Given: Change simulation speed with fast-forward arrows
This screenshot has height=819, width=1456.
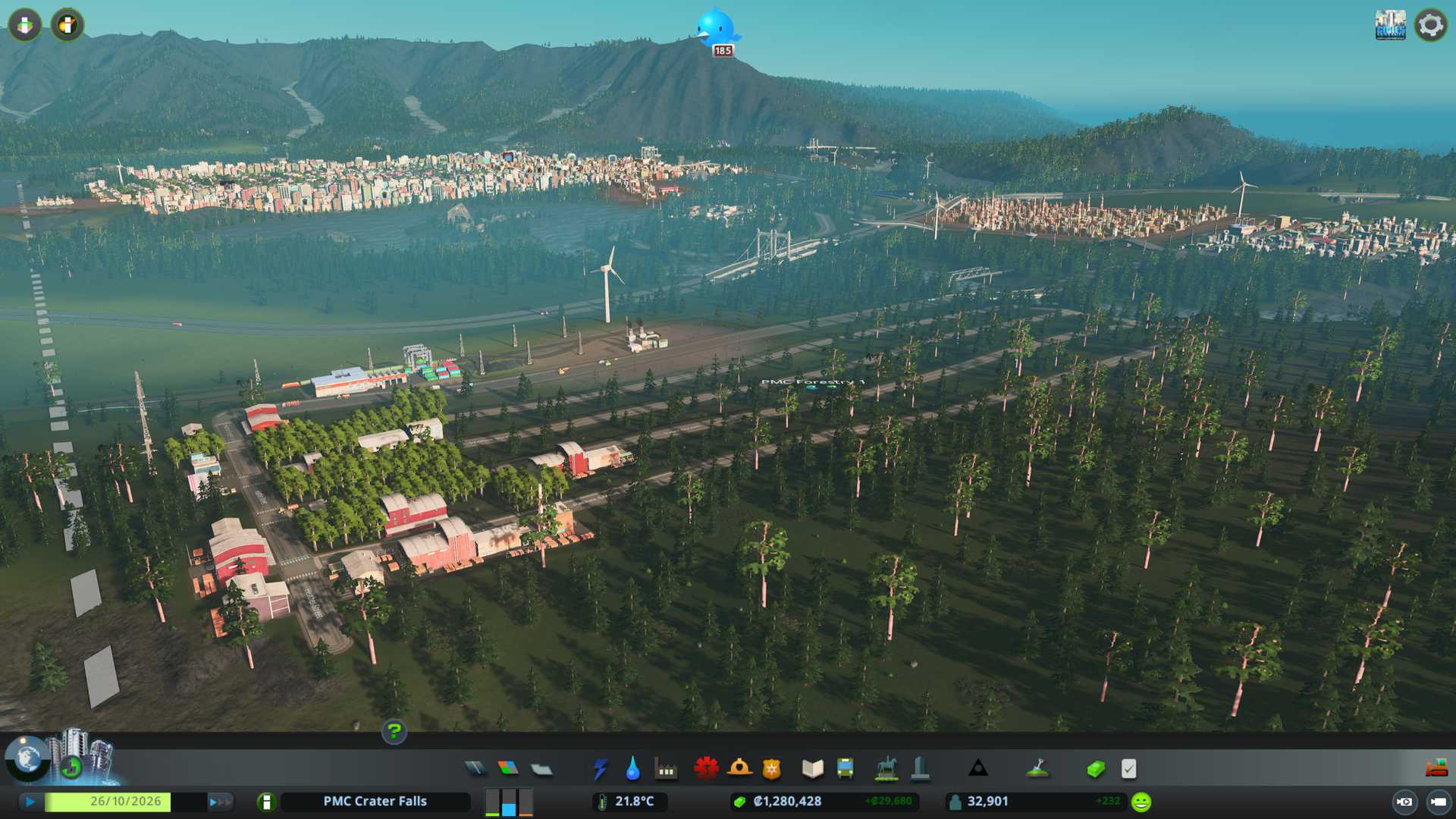Looking at the screenshot, I should tap(220, 802).
